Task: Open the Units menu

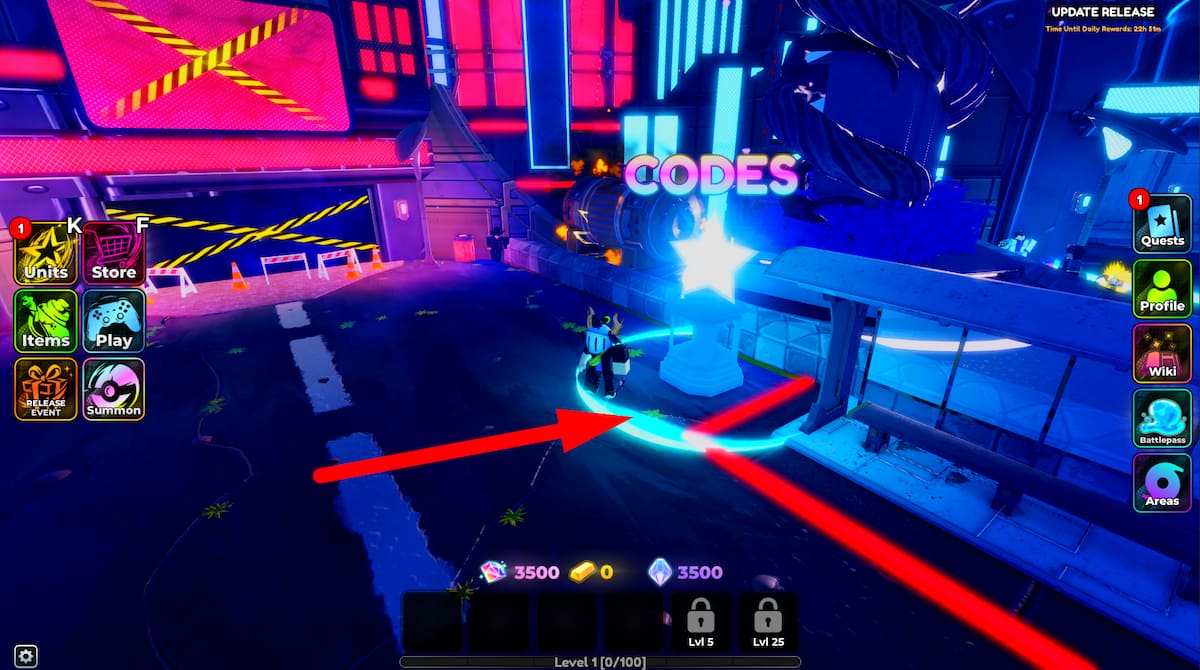Action: click(45, 253)
